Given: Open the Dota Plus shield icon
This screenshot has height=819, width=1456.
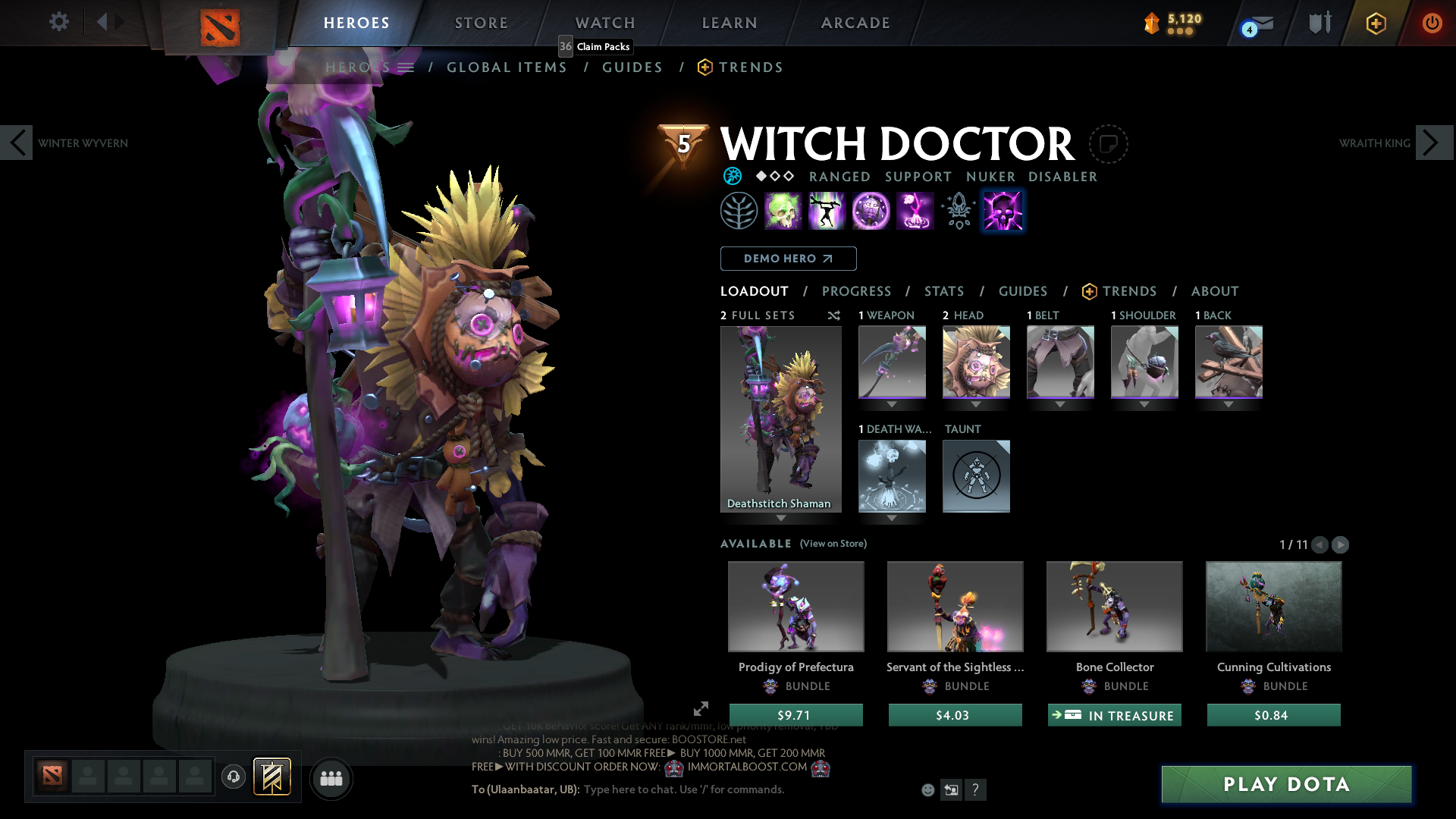Looking at the screenshot, I should tap(1376, 23).
